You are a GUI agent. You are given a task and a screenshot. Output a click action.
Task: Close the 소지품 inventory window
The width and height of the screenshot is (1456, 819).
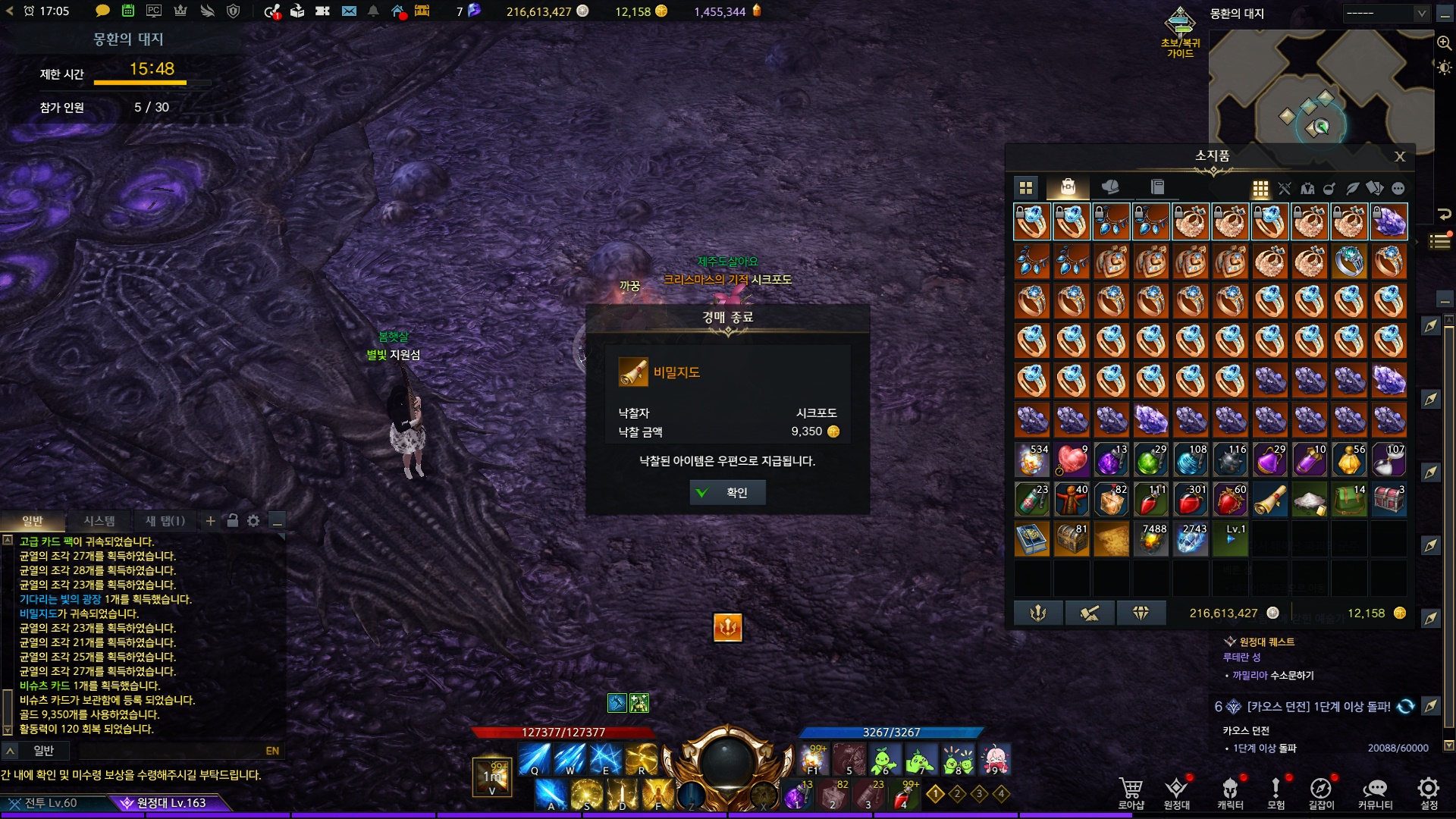tap(1400, 156)
